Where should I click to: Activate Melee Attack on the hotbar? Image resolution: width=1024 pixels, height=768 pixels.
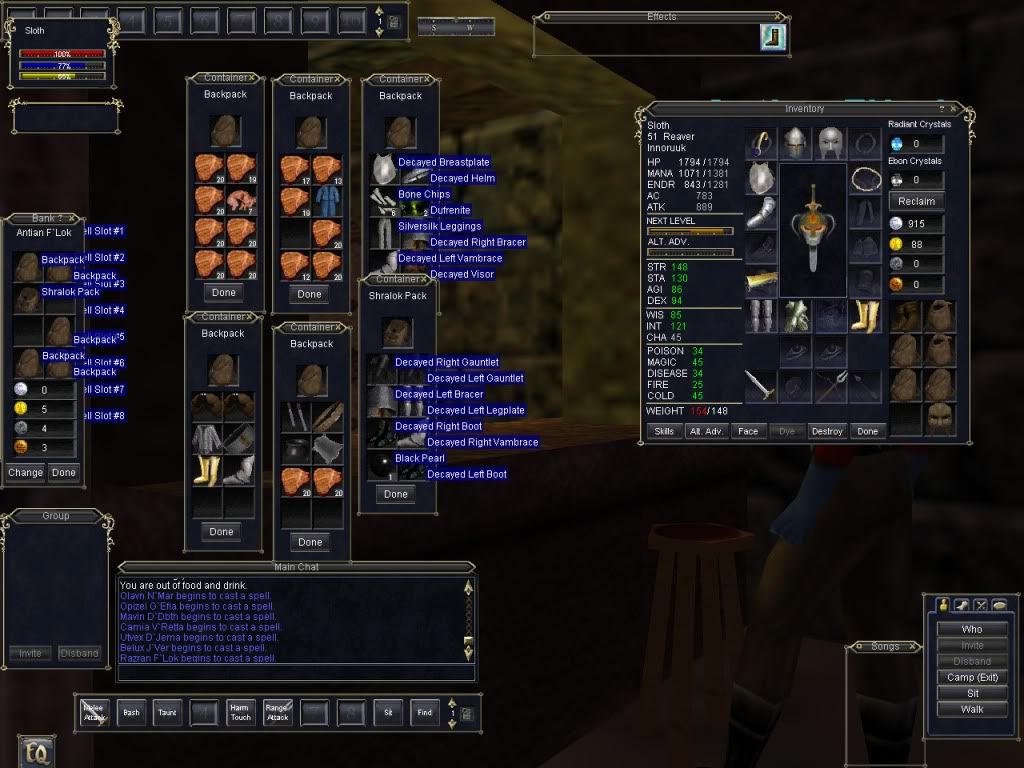(x=94, y=712)
